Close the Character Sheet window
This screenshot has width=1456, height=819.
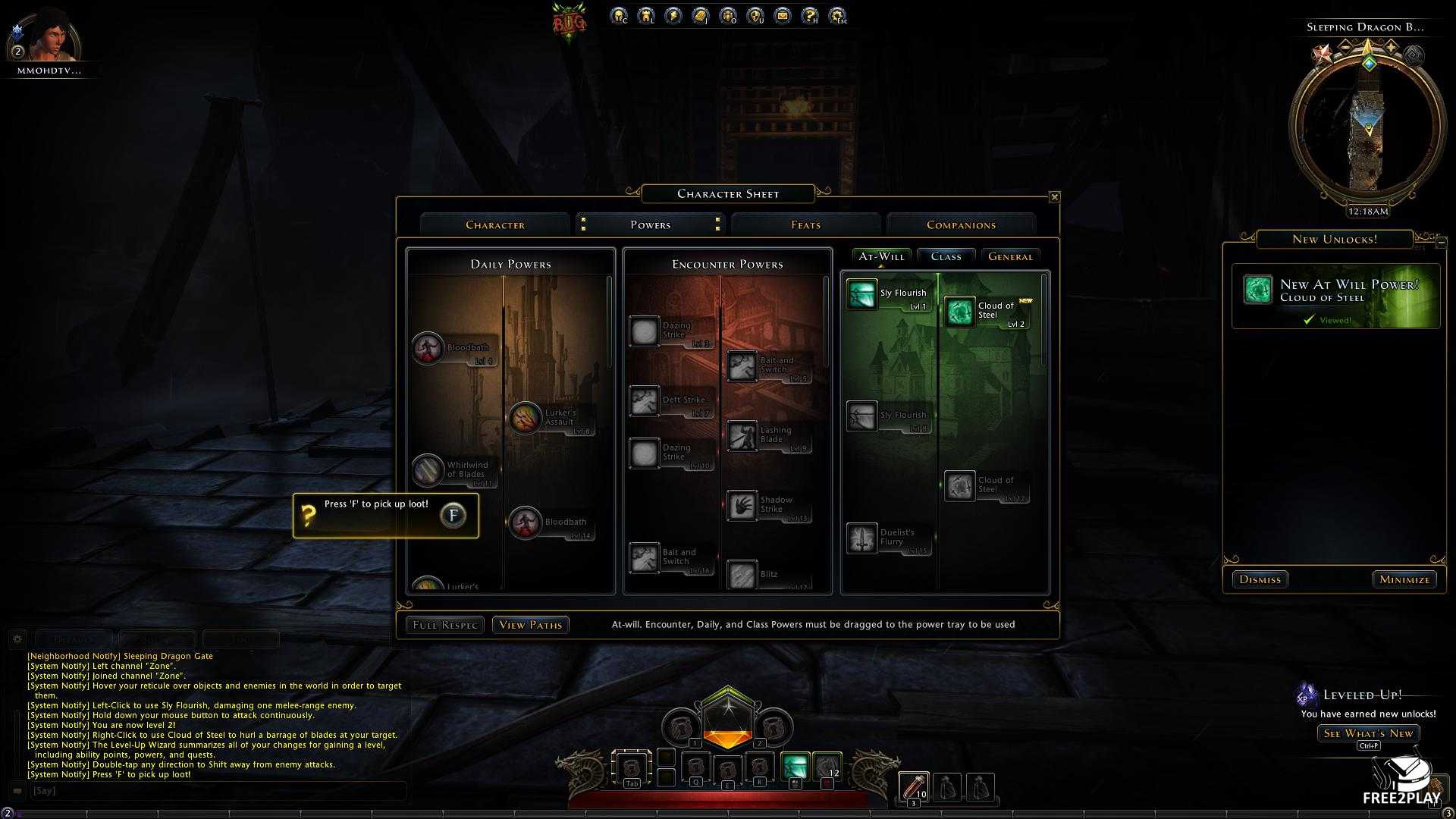[x=1054, y=197]
